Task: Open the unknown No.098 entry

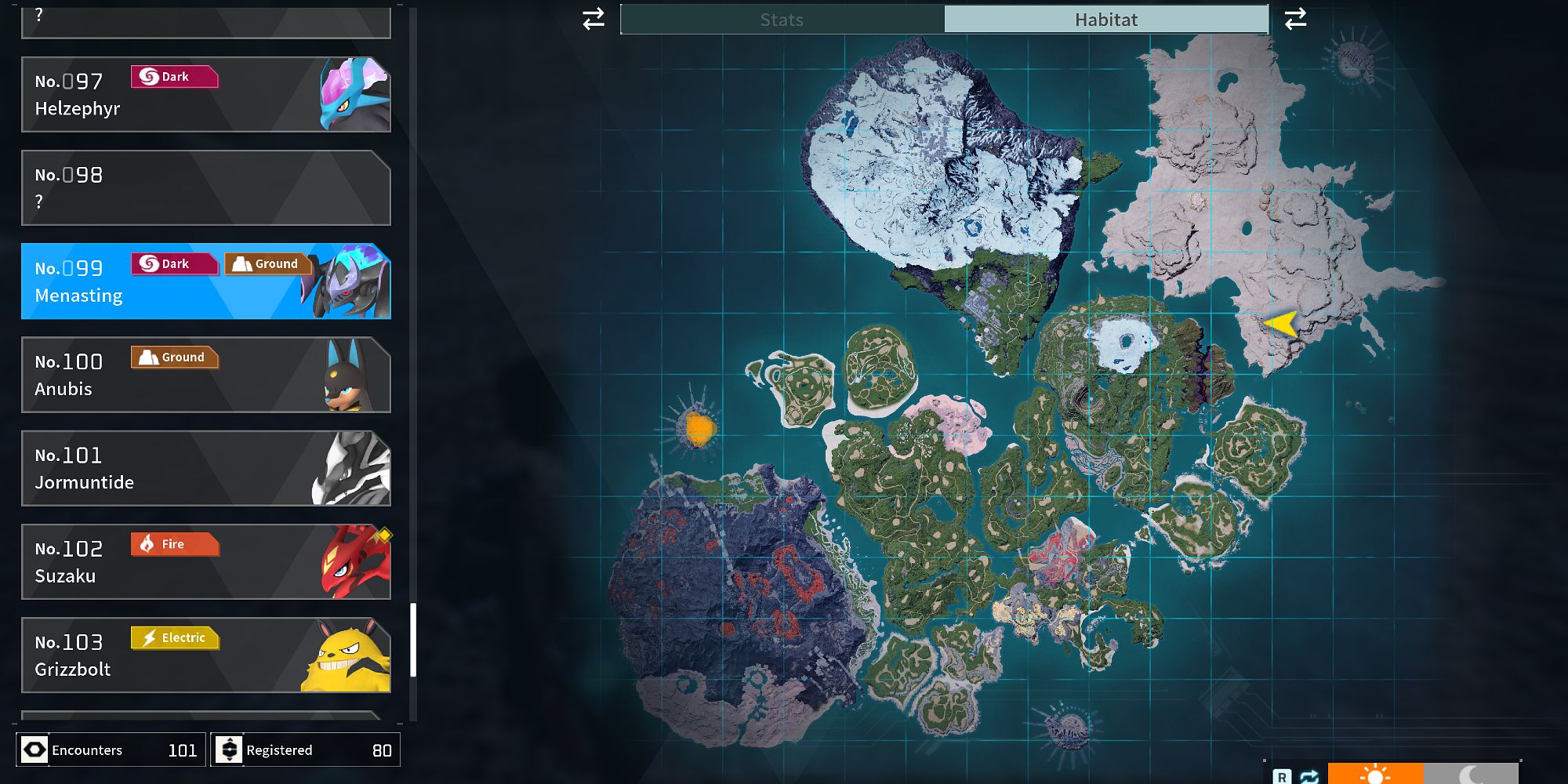Action: 205,188
